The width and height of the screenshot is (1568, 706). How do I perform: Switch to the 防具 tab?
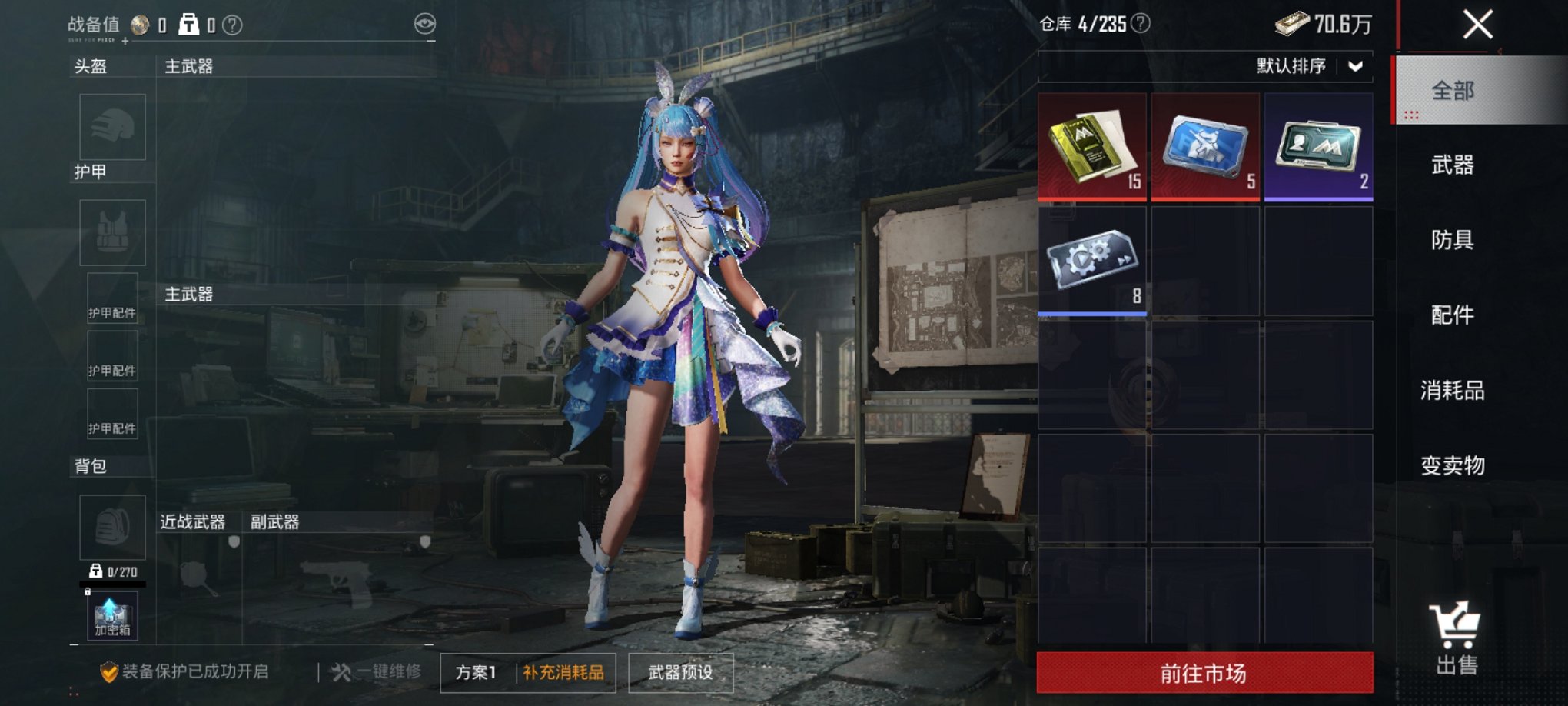click(1451, 240)
